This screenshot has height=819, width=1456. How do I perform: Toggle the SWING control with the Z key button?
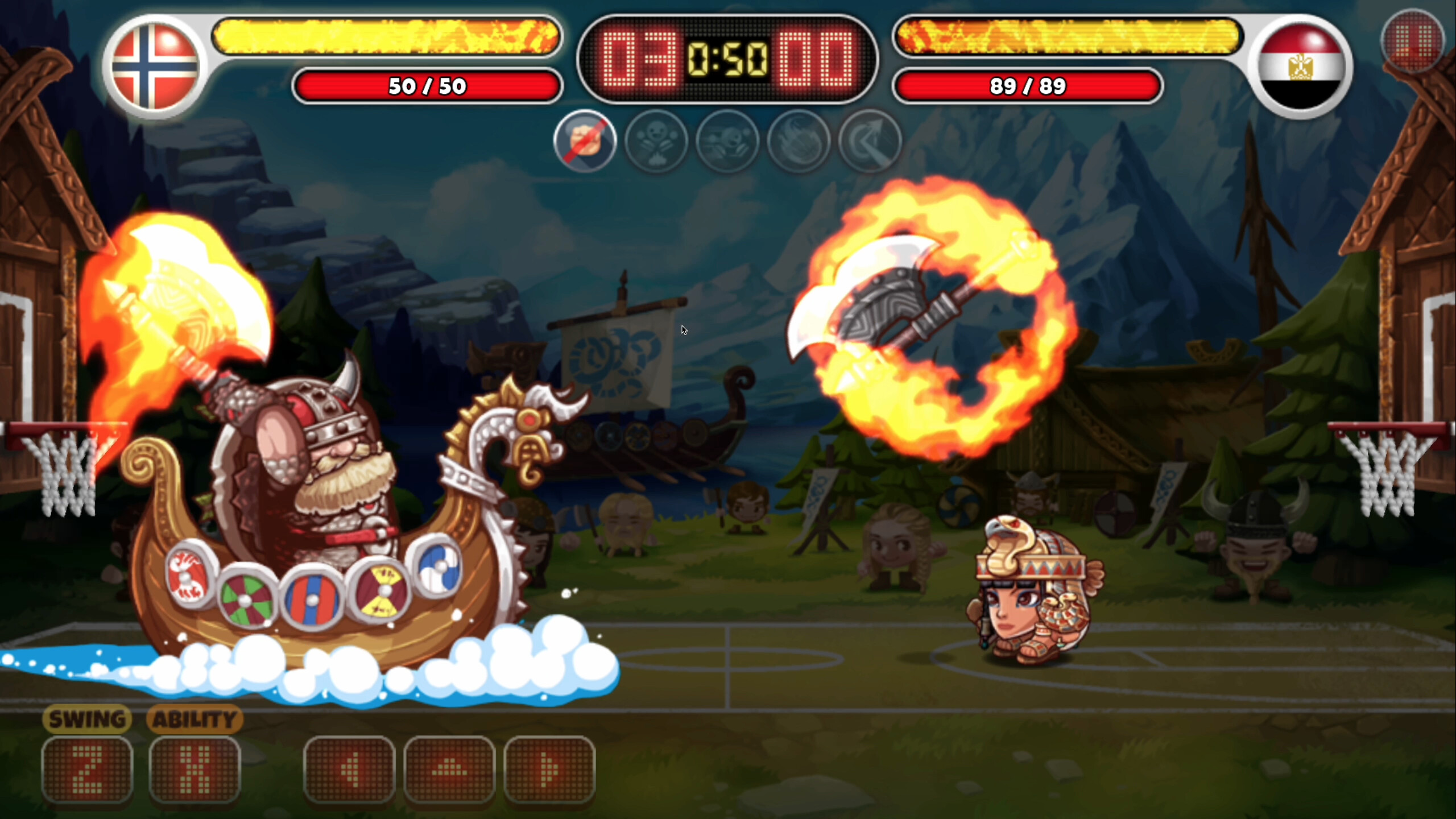click(88, 769)
